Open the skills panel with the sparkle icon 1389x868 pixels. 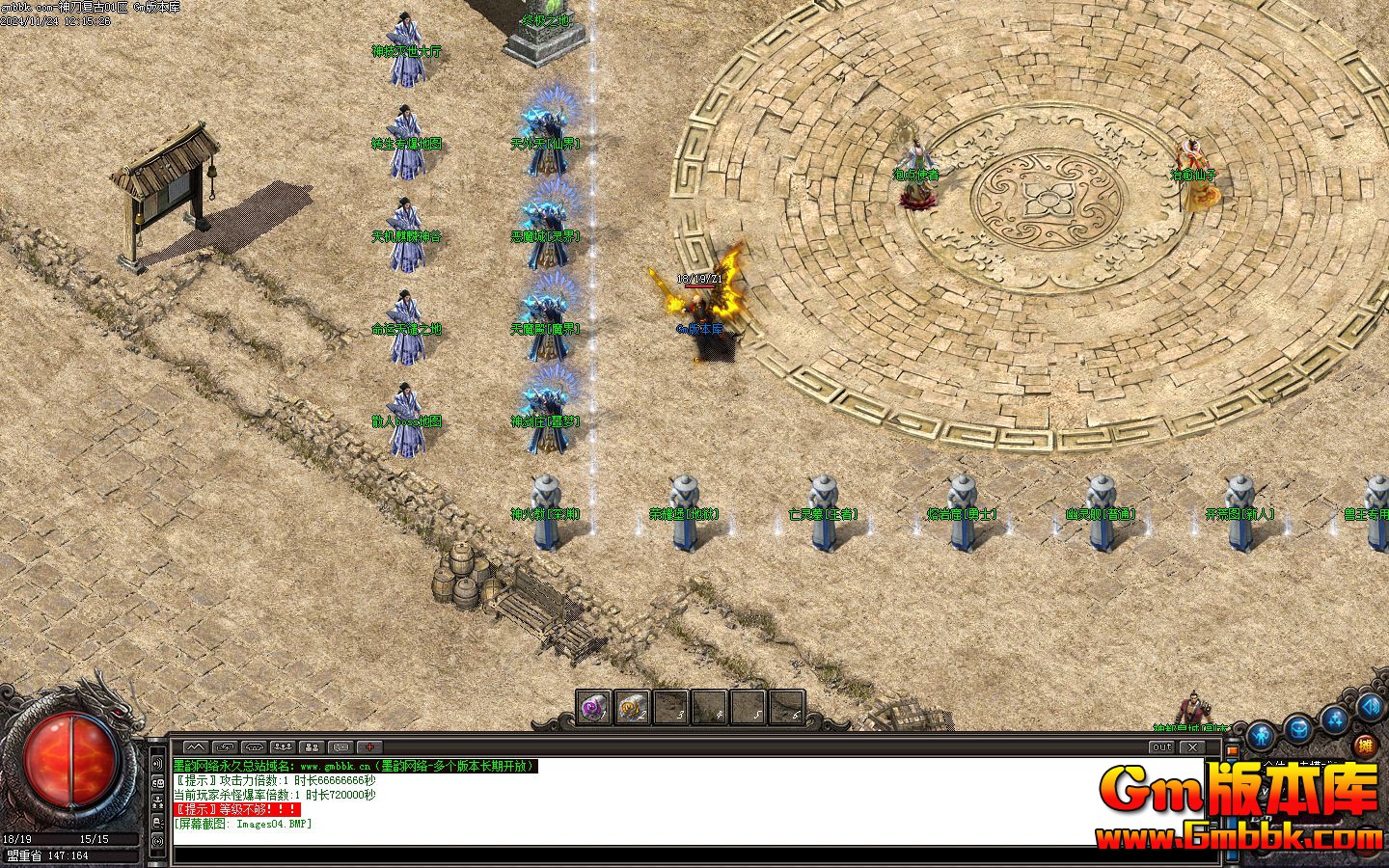[1334, 719]
